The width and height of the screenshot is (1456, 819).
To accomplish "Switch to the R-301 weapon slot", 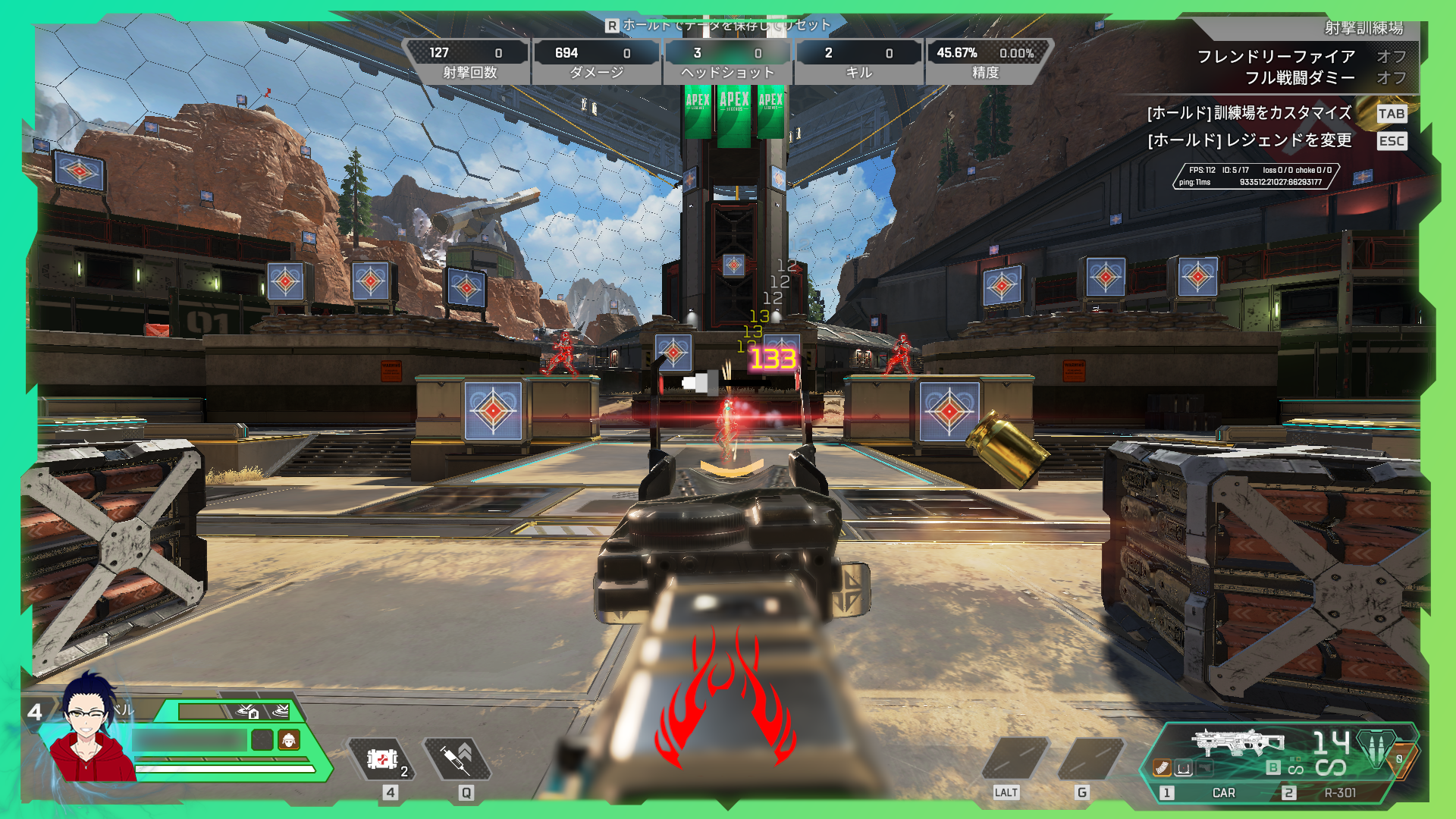I will [x=1339, y=792].
